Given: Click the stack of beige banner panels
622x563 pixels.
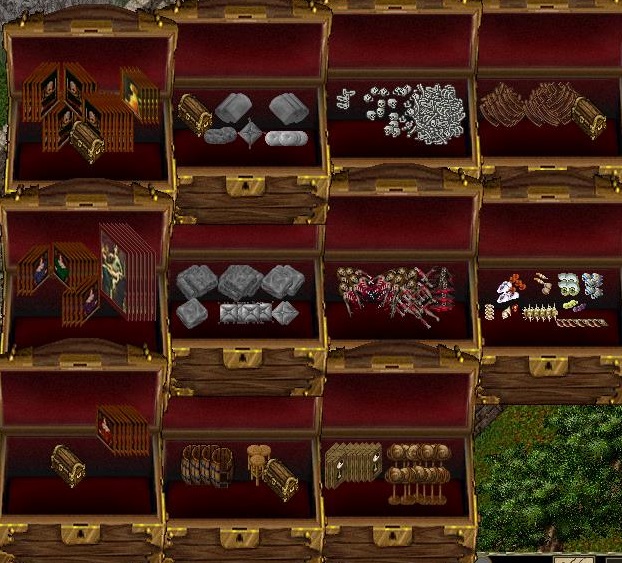Looking at the screenshot, I should (350, 465).
